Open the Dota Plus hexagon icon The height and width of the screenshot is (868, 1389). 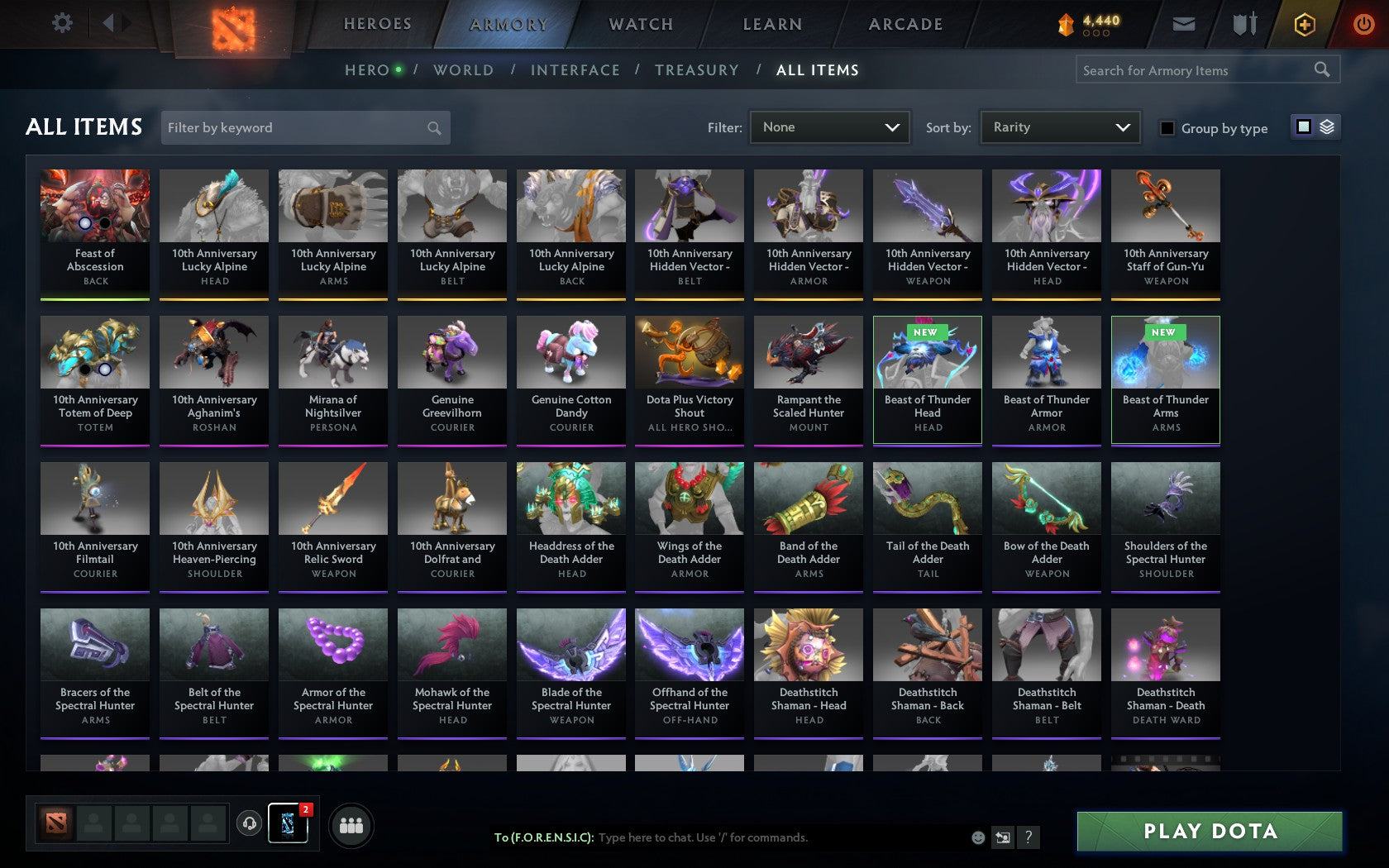[1305, 24]
